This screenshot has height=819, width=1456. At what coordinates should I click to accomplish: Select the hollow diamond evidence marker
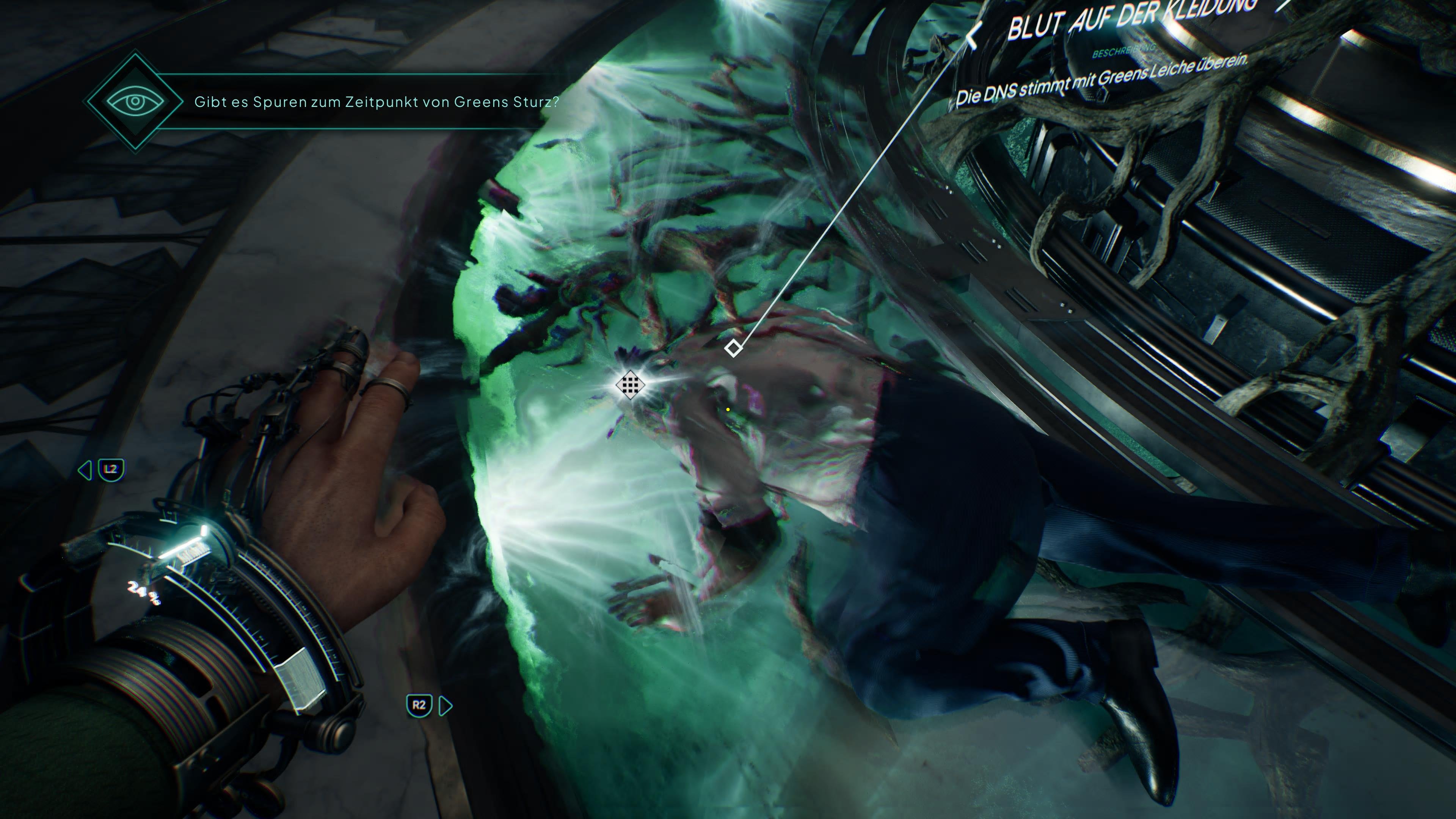[x=733, y=348]
